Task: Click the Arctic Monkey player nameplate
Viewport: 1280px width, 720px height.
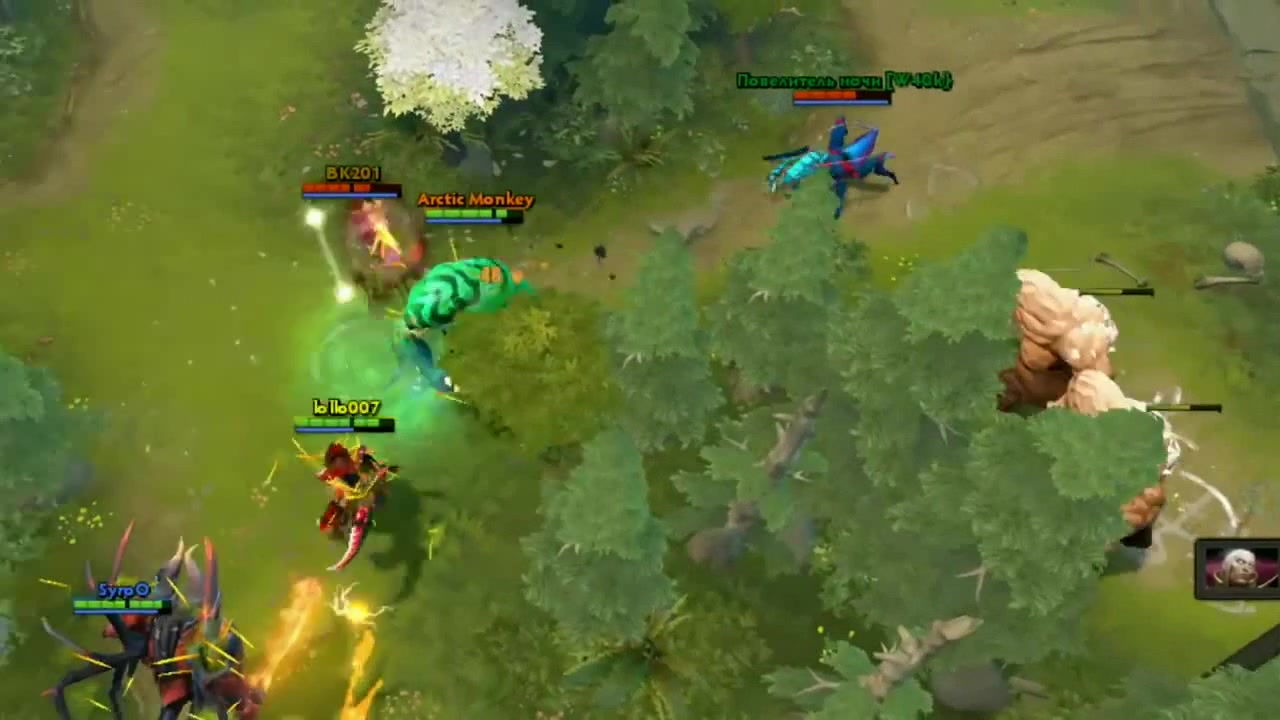Action: pos(475,199)
